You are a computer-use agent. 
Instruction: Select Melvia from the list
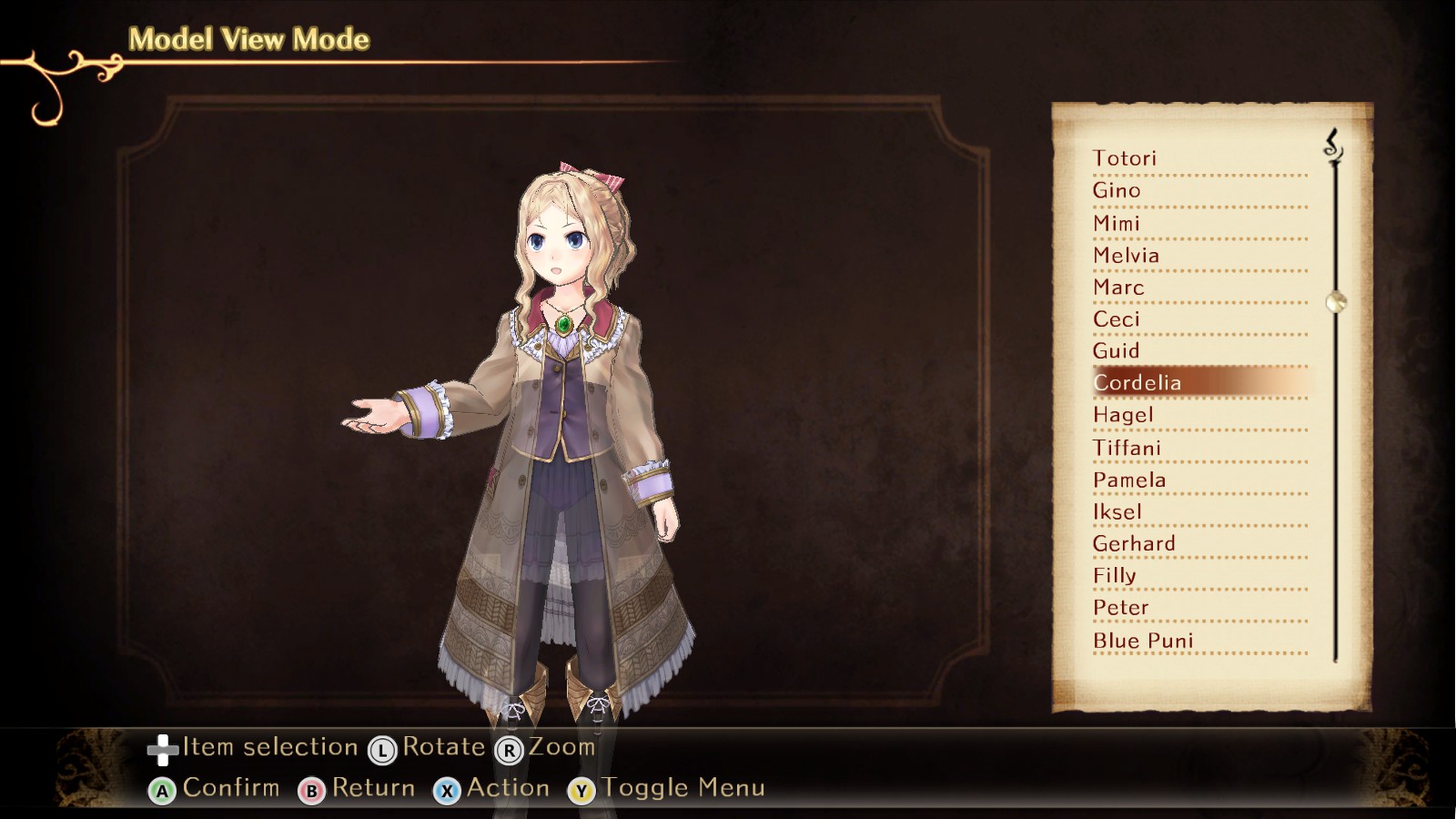[1127, 256]
